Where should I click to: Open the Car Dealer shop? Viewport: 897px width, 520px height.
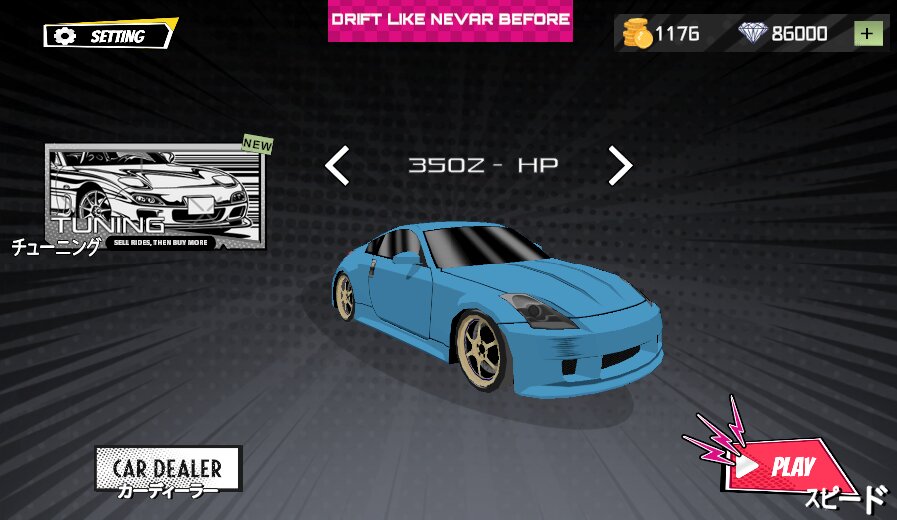pyautogui.click(x=168, y=468)
